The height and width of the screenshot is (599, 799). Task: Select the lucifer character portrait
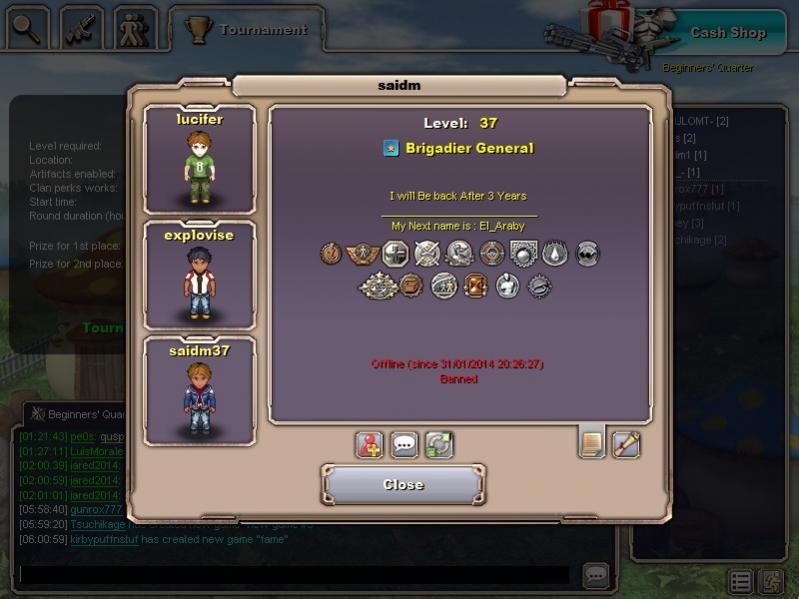199,158
